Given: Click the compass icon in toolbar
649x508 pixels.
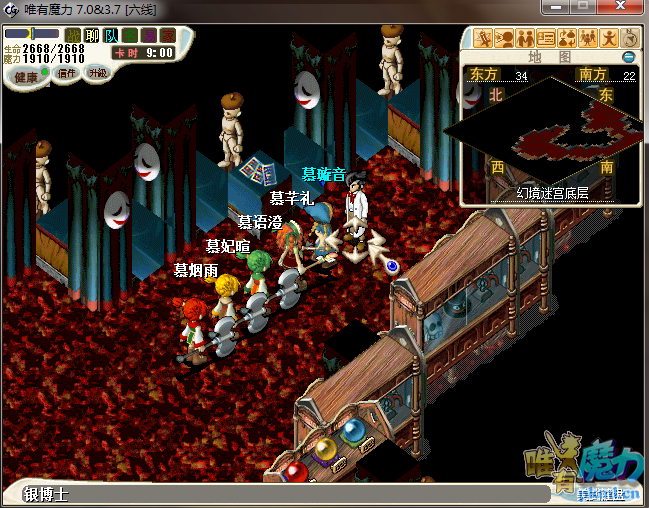Looking at the screenshot, I should [x=628, y=38].
